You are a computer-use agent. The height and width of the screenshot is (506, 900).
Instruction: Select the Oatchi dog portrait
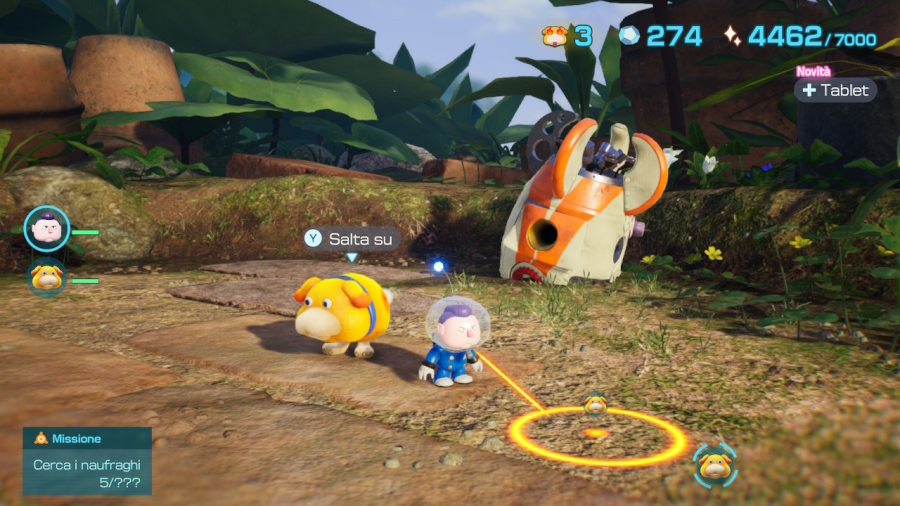pyautogui.click(x=46, y=278)
